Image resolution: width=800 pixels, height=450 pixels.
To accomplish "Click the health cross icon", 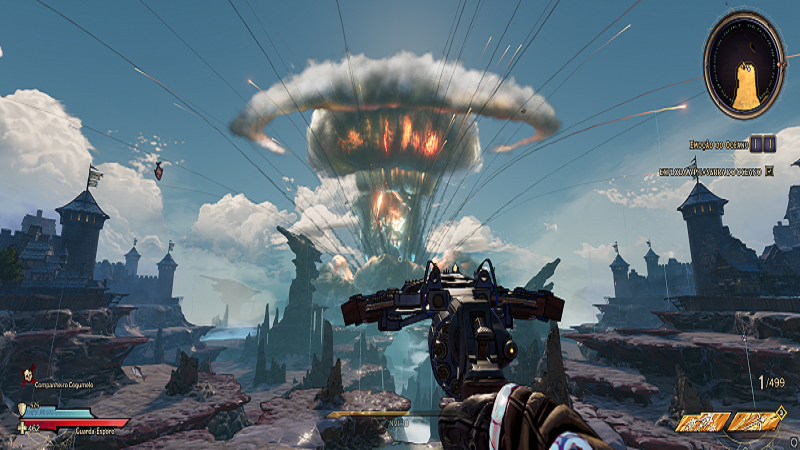I will click(22, 428).
